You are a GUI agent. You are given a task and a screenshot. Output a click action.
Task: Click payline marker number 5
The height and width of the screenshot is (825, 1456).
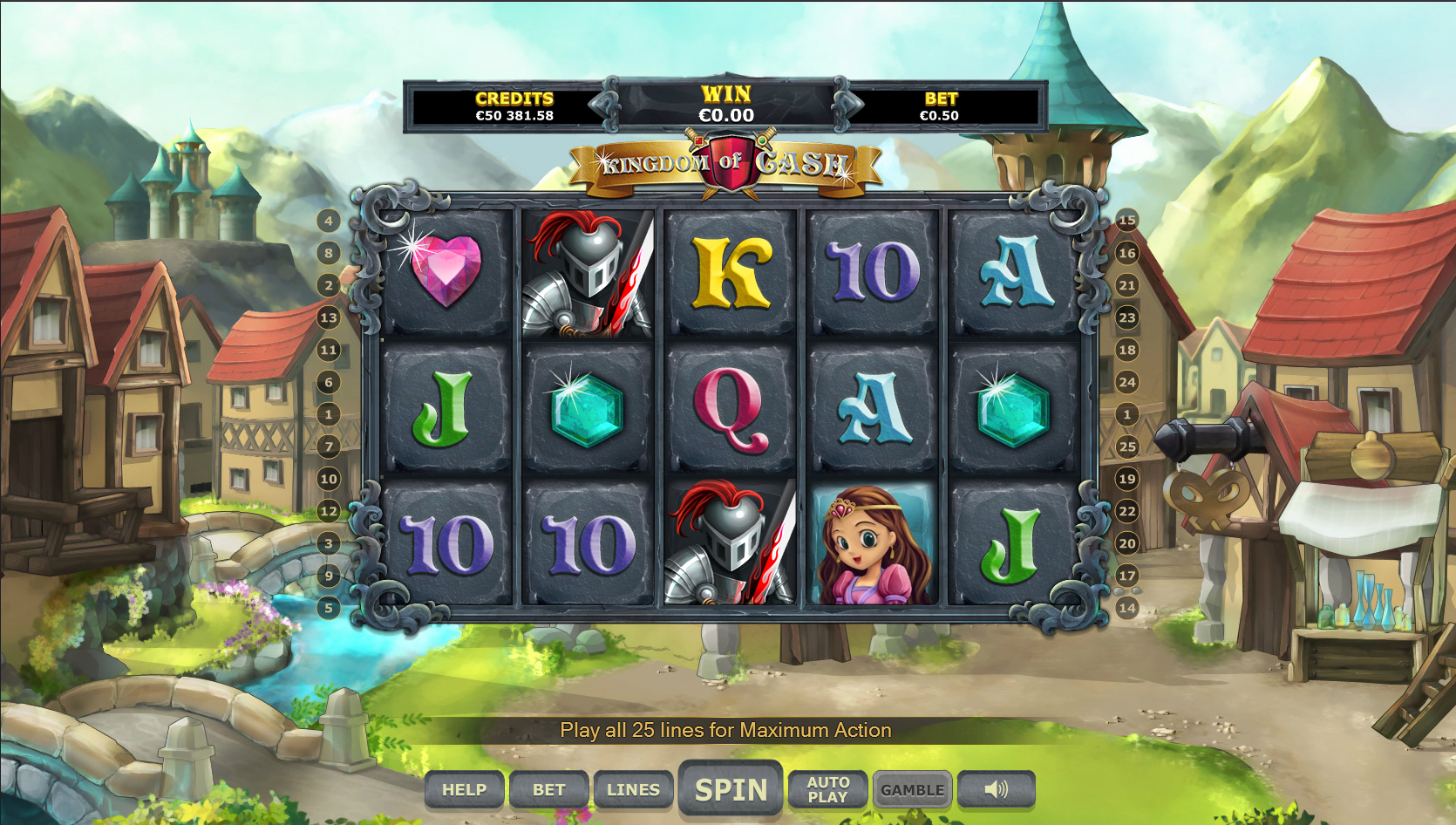point(329,608)
